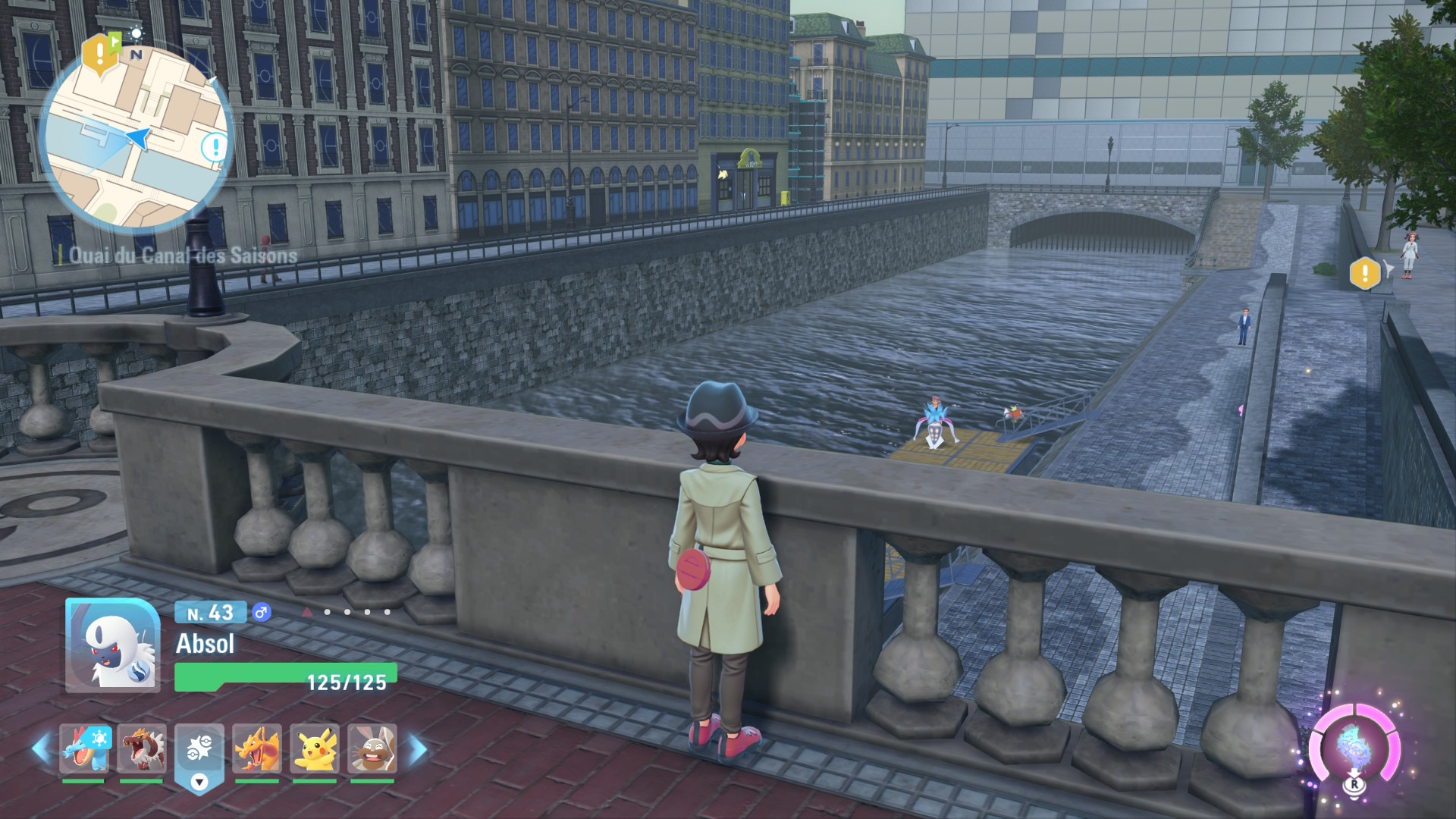Choose Pikachu from the party bar
1456x819 pixels.
[315, 748]
